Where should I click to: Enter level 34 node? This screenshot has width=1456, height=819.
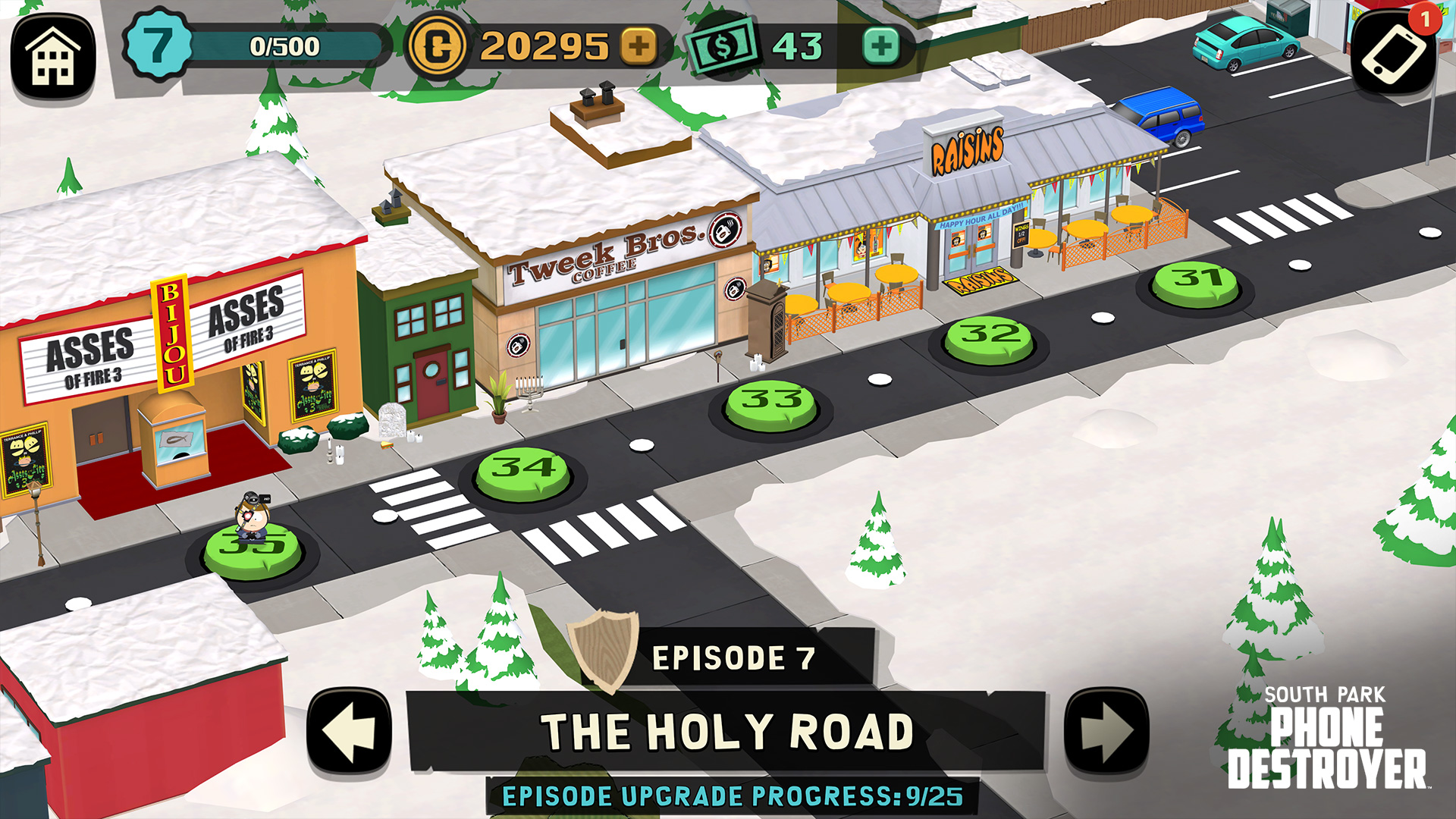[523, 474]
